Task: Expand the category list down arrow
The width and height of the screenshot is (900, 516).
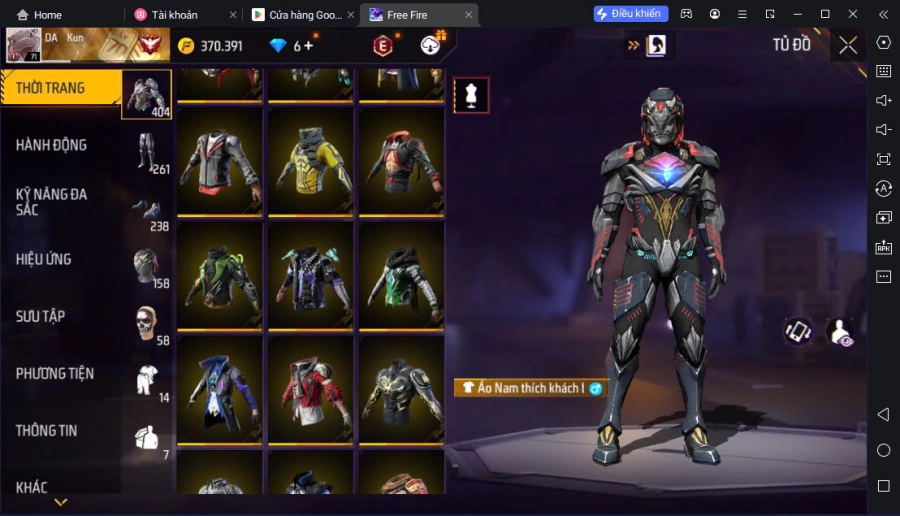Action: [x=60, y=502]
